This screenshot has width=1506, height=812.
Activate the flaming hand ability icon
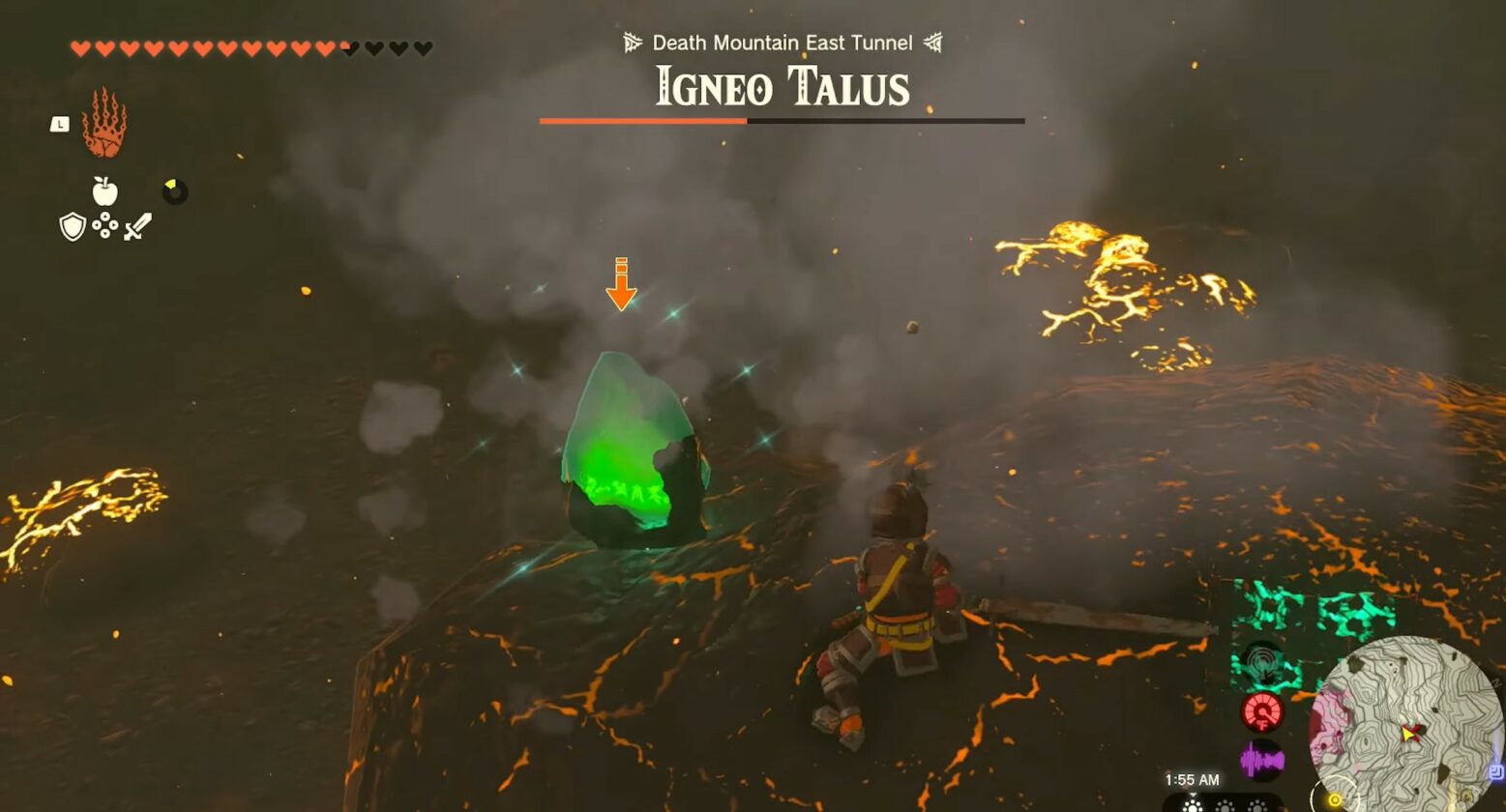point(103,123)
